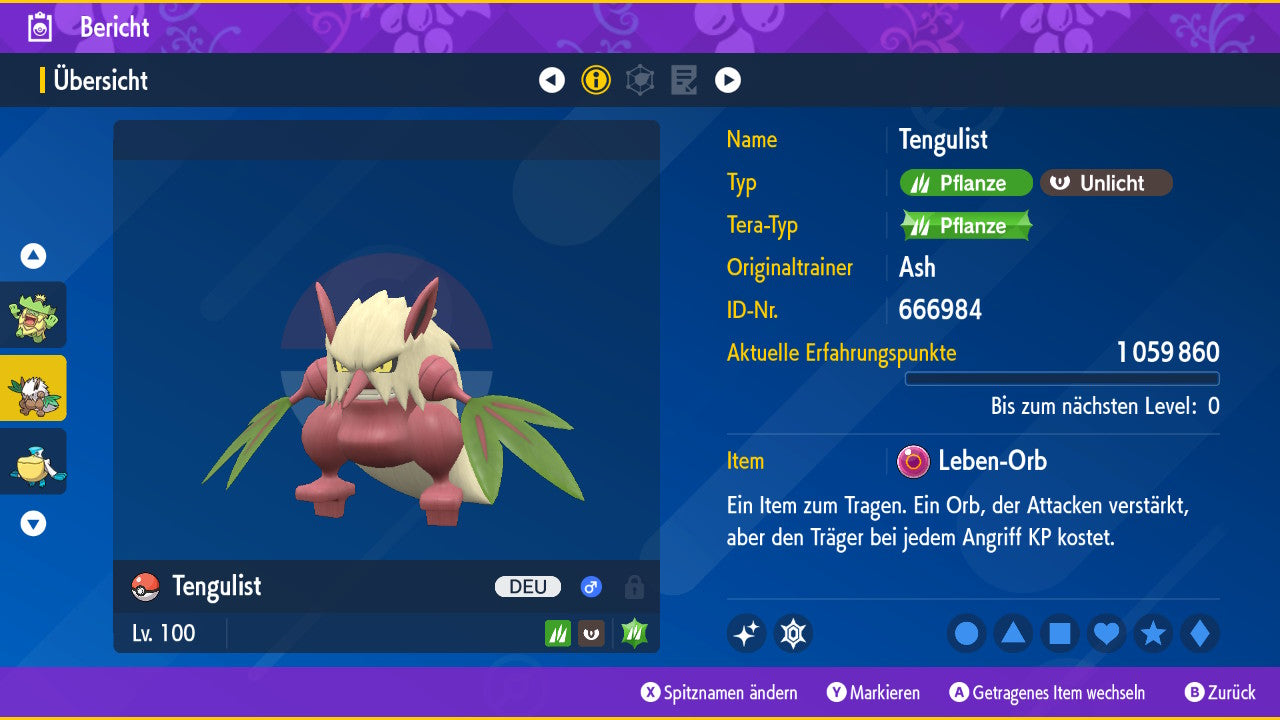The width and height of the screenshot is (1280, 720).
Task: Toggle the diamond marking
Action: [x=1199, y=633]
